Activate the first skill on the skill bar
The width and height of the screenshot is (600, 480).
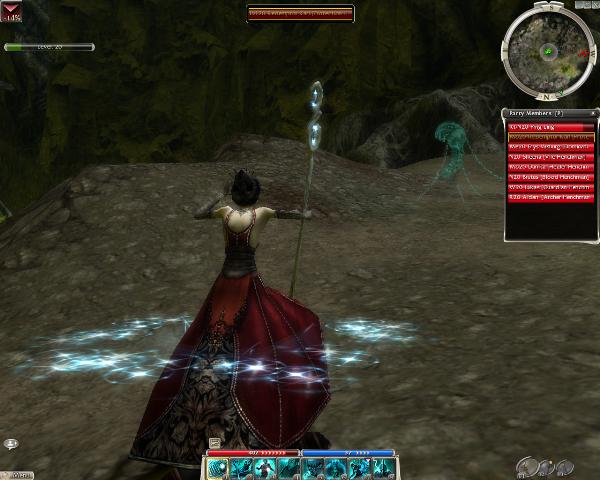pos(218,468)
